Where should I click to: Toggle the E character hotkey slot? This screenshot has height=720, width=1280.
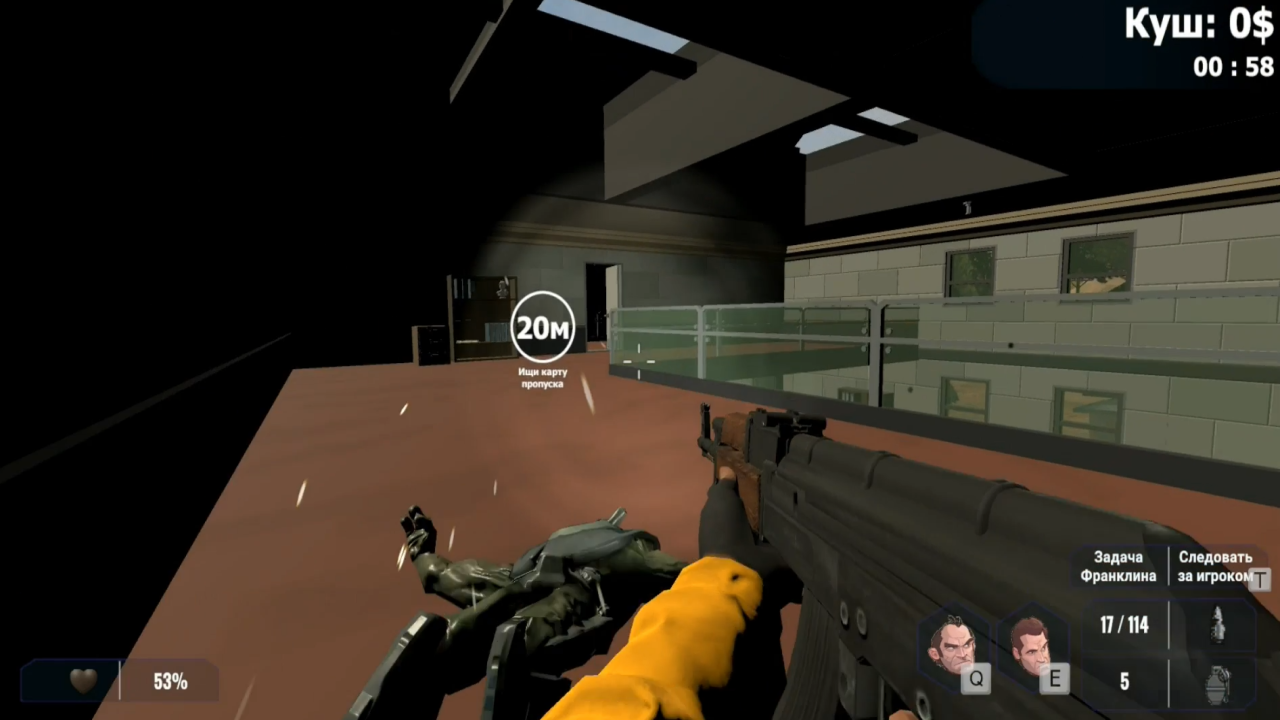tap(1054, 679)
